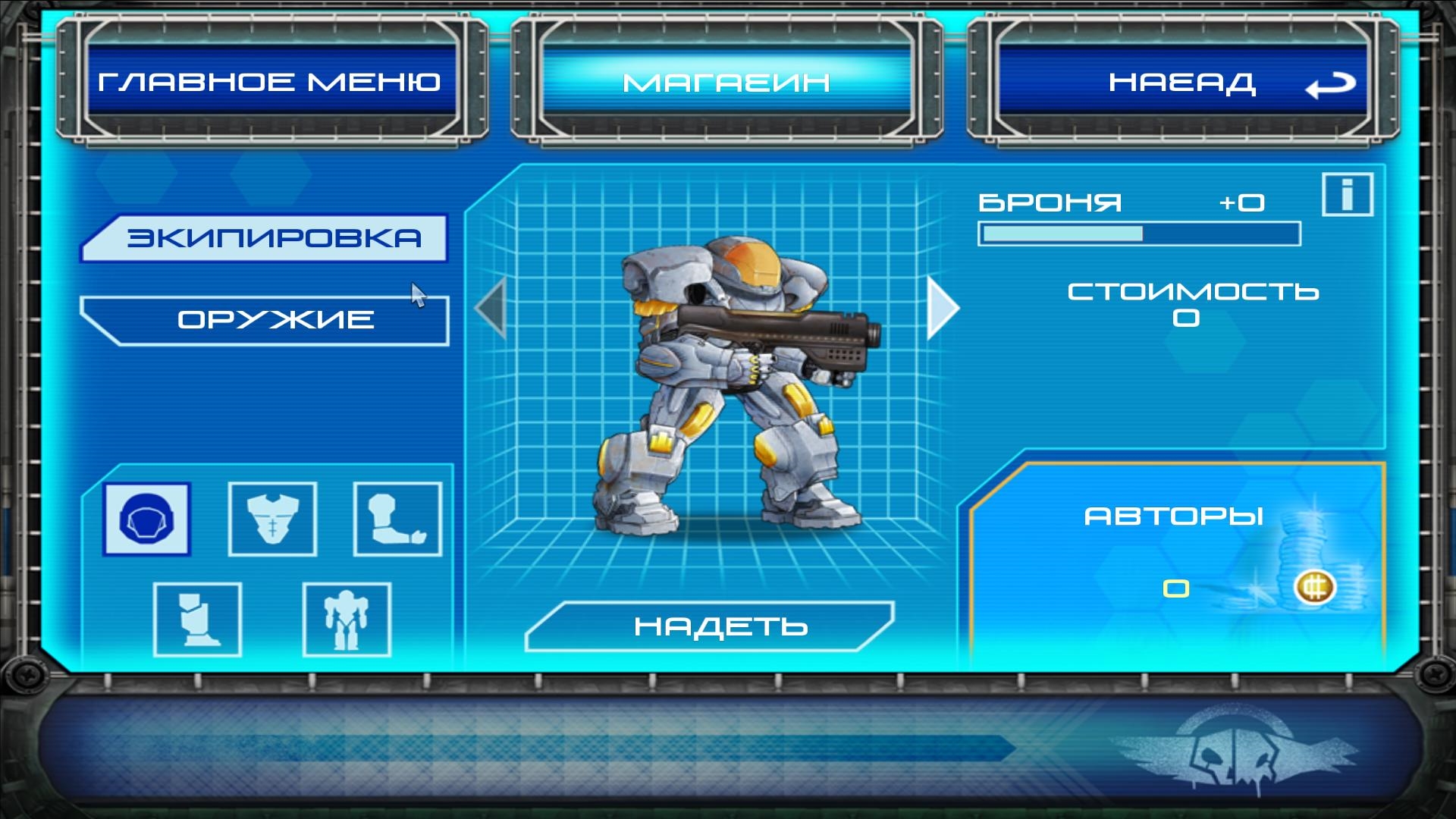Screen dimensions: 1456x819
Task: Switch to the Оружие tab
Action: coord(265,320)
